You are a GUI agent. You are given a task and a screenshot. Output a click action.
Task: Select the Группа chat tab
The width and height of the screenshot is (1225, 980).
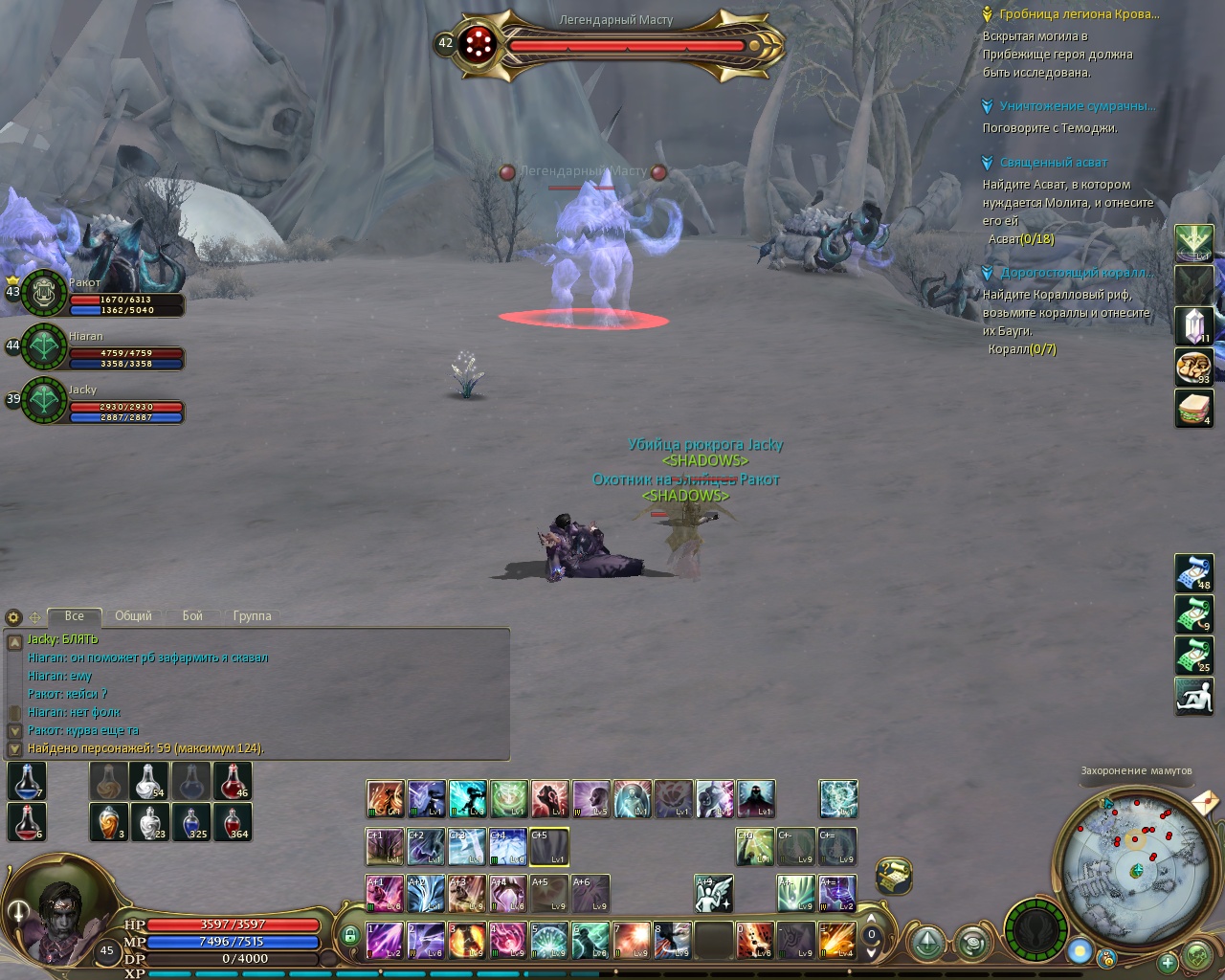(252, 616)
